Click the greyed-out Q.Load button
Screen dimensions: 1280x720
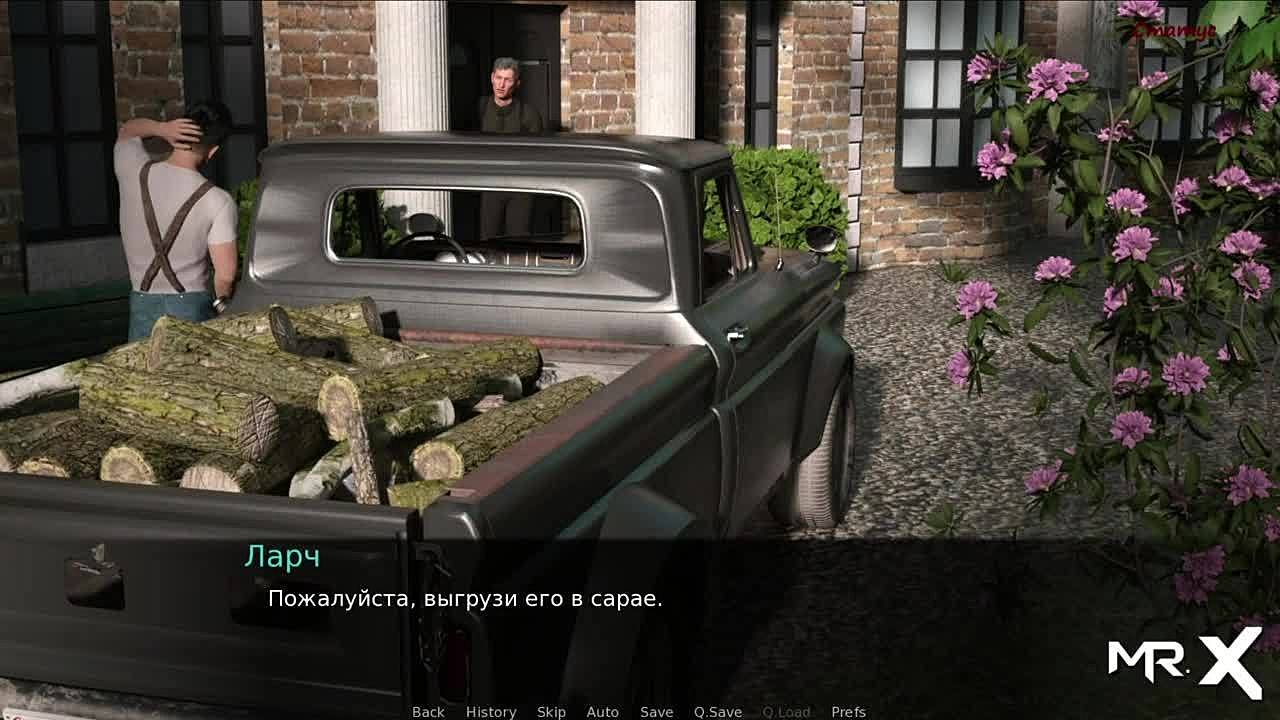click(786, 712)
